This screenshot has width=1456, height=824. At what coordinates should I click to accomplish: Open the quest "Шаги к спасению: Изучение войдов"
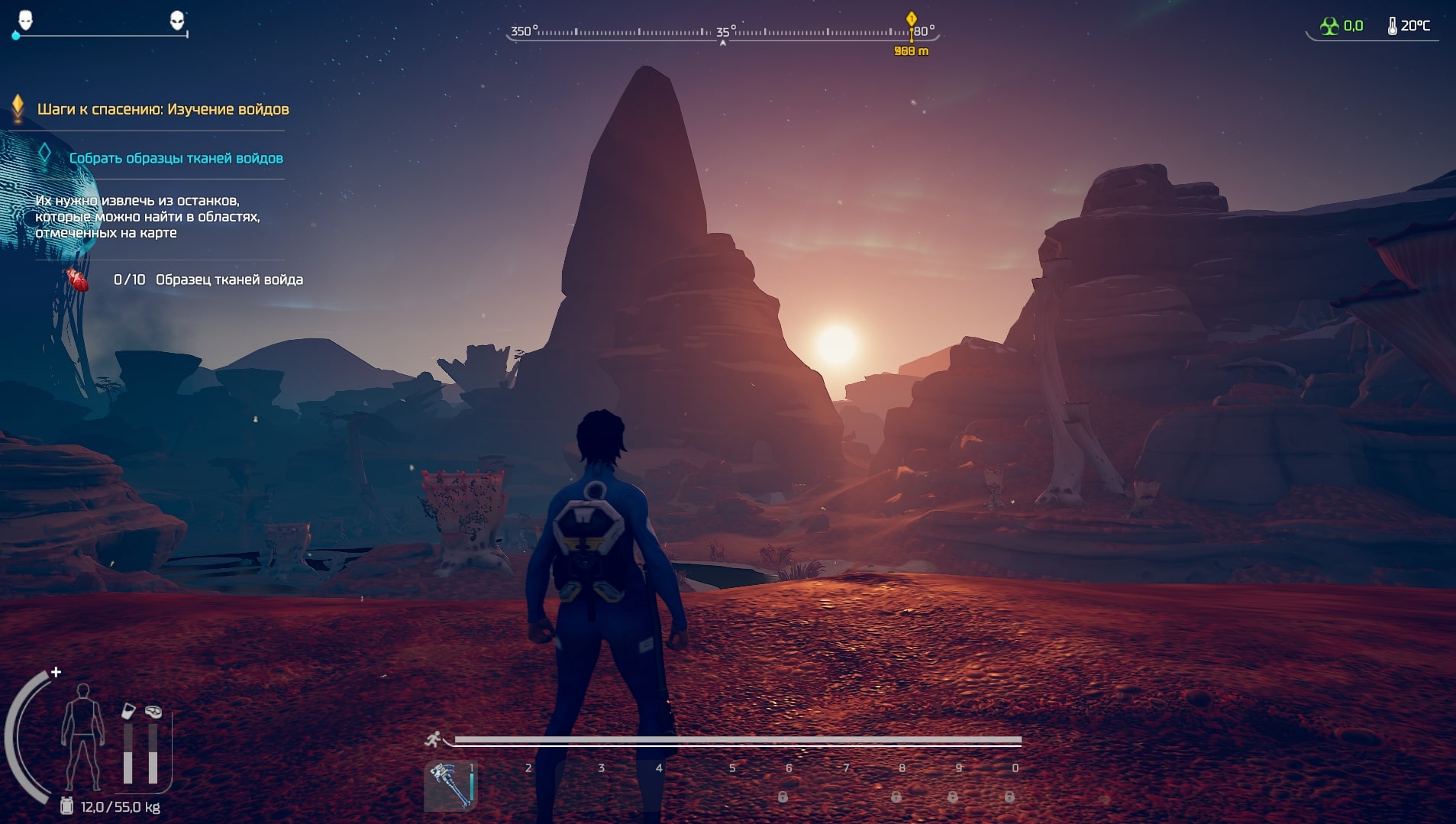pos(163,109)
